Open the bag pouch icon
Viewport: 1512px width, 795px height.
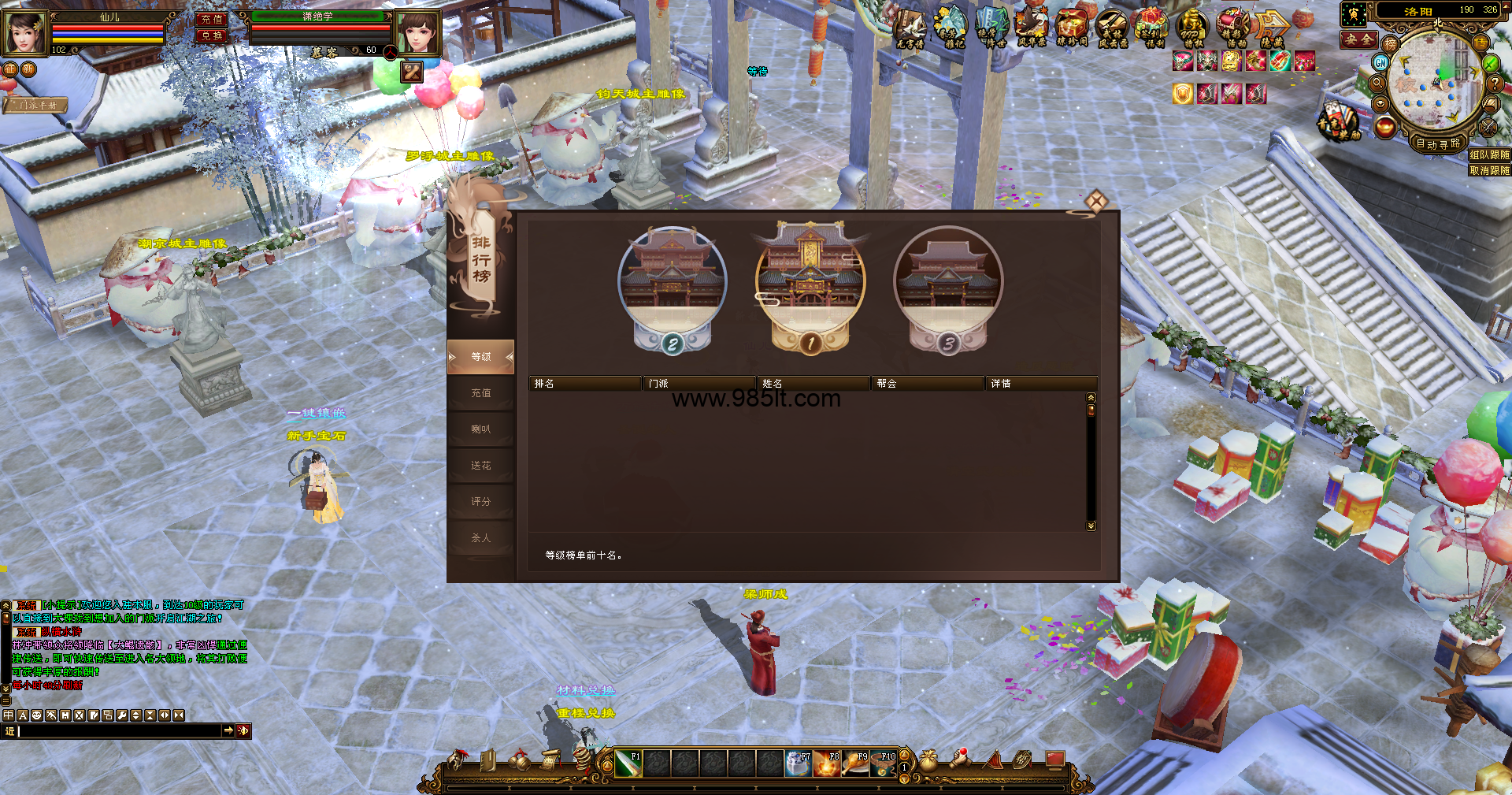click(x=928, y=760)
